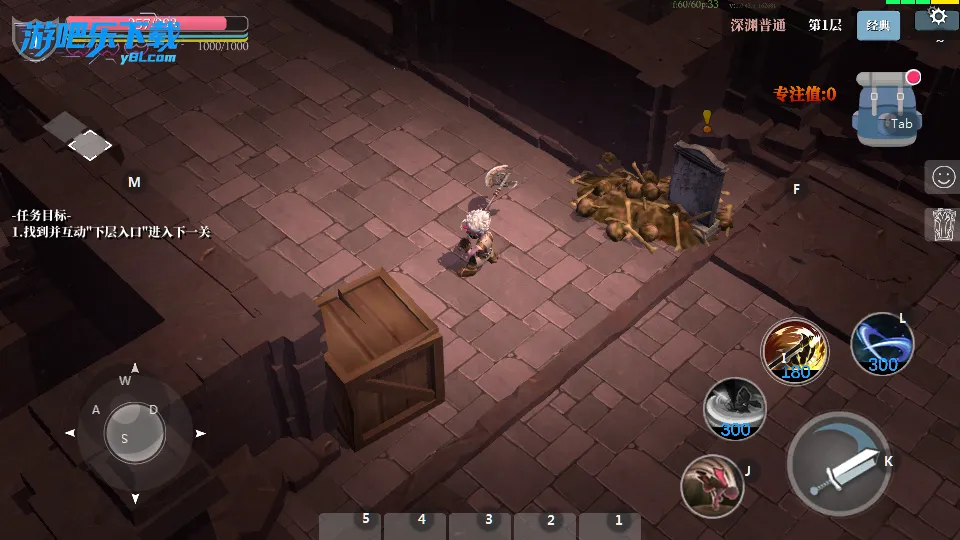
Task: Select the quest objective tracker text
Action: 111,224
